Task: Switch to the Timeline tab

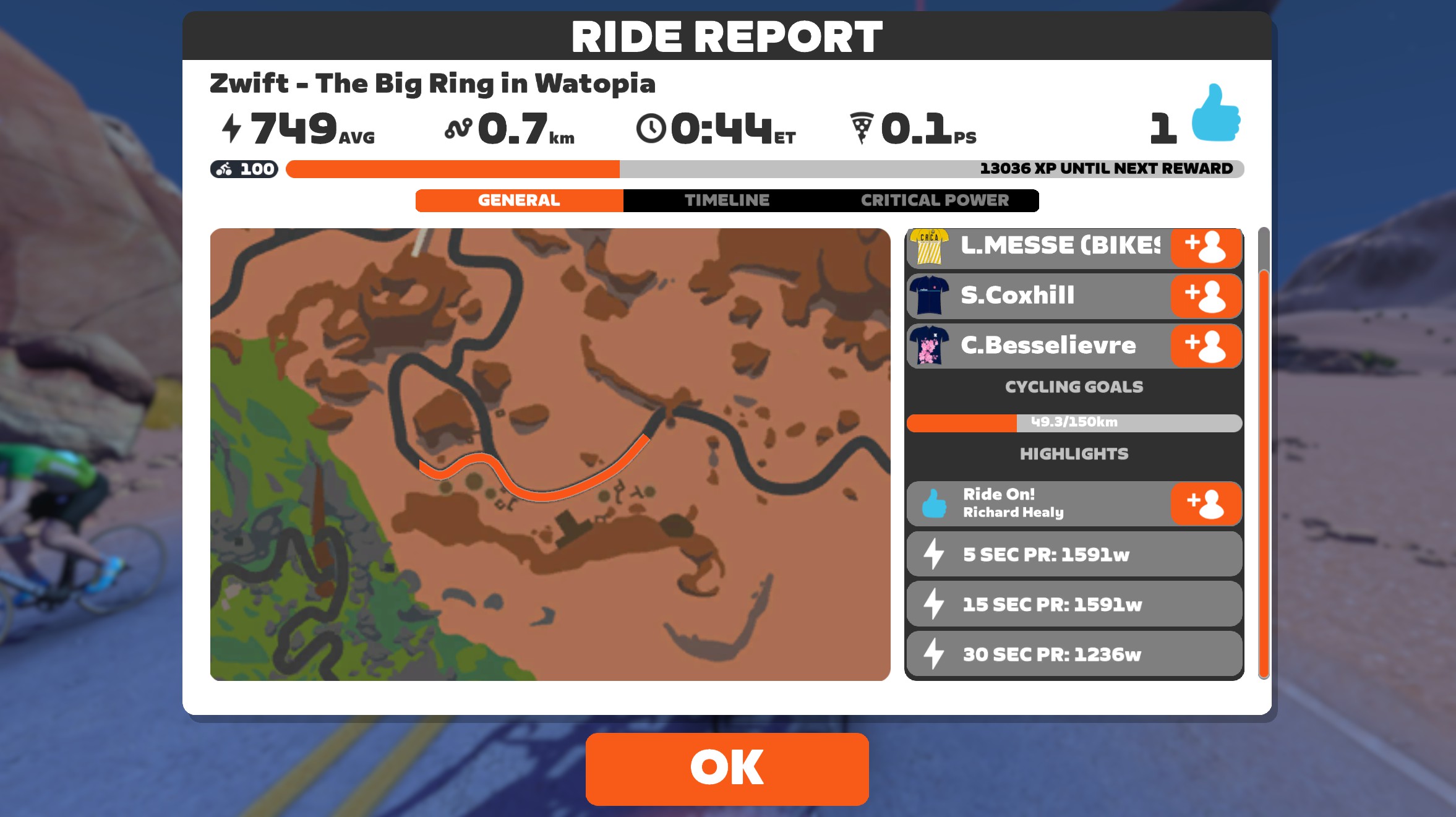Action: click(727, 200)
